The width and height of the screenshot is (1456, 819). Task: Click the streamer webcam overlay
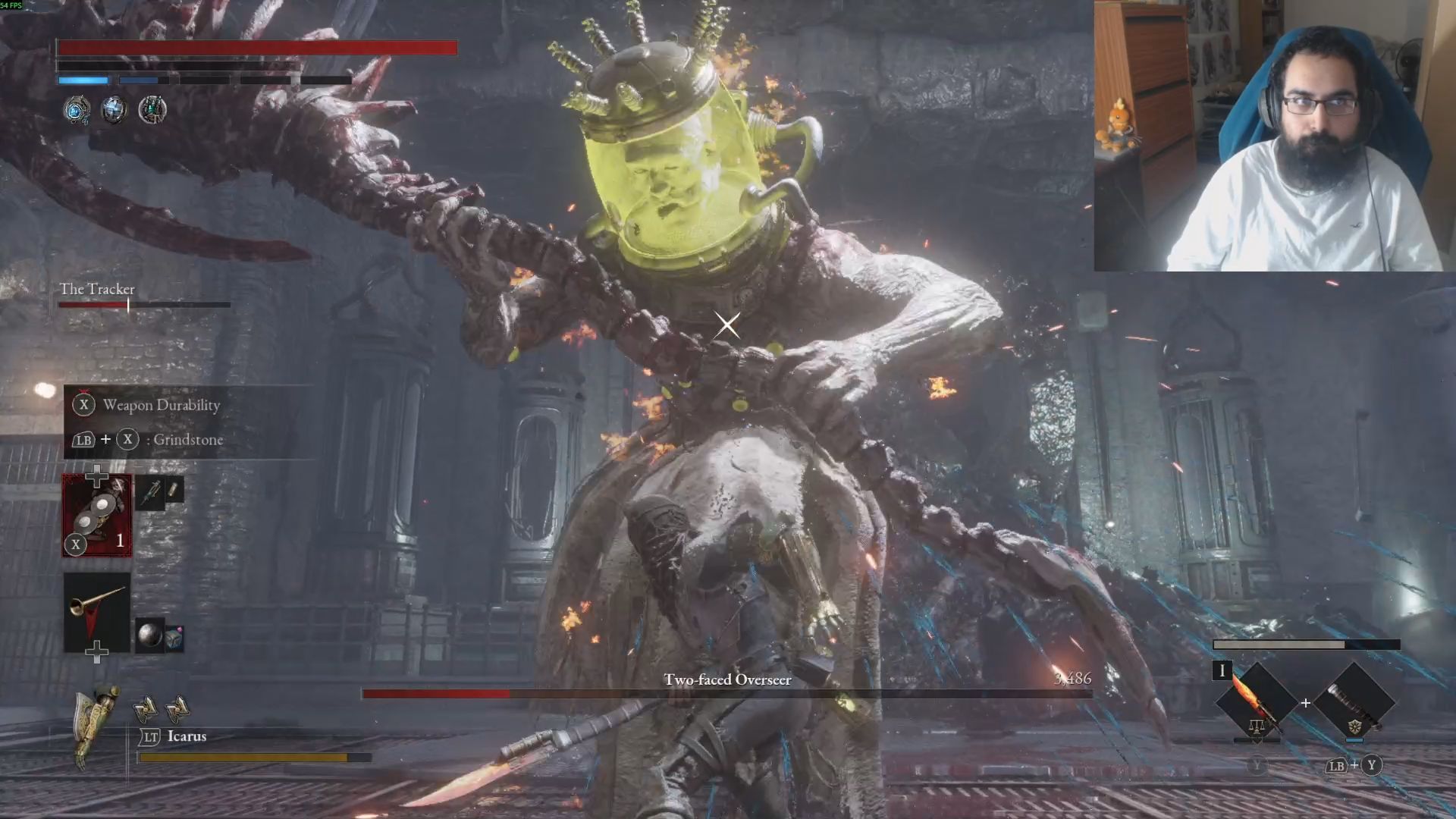pos(1274,136)
